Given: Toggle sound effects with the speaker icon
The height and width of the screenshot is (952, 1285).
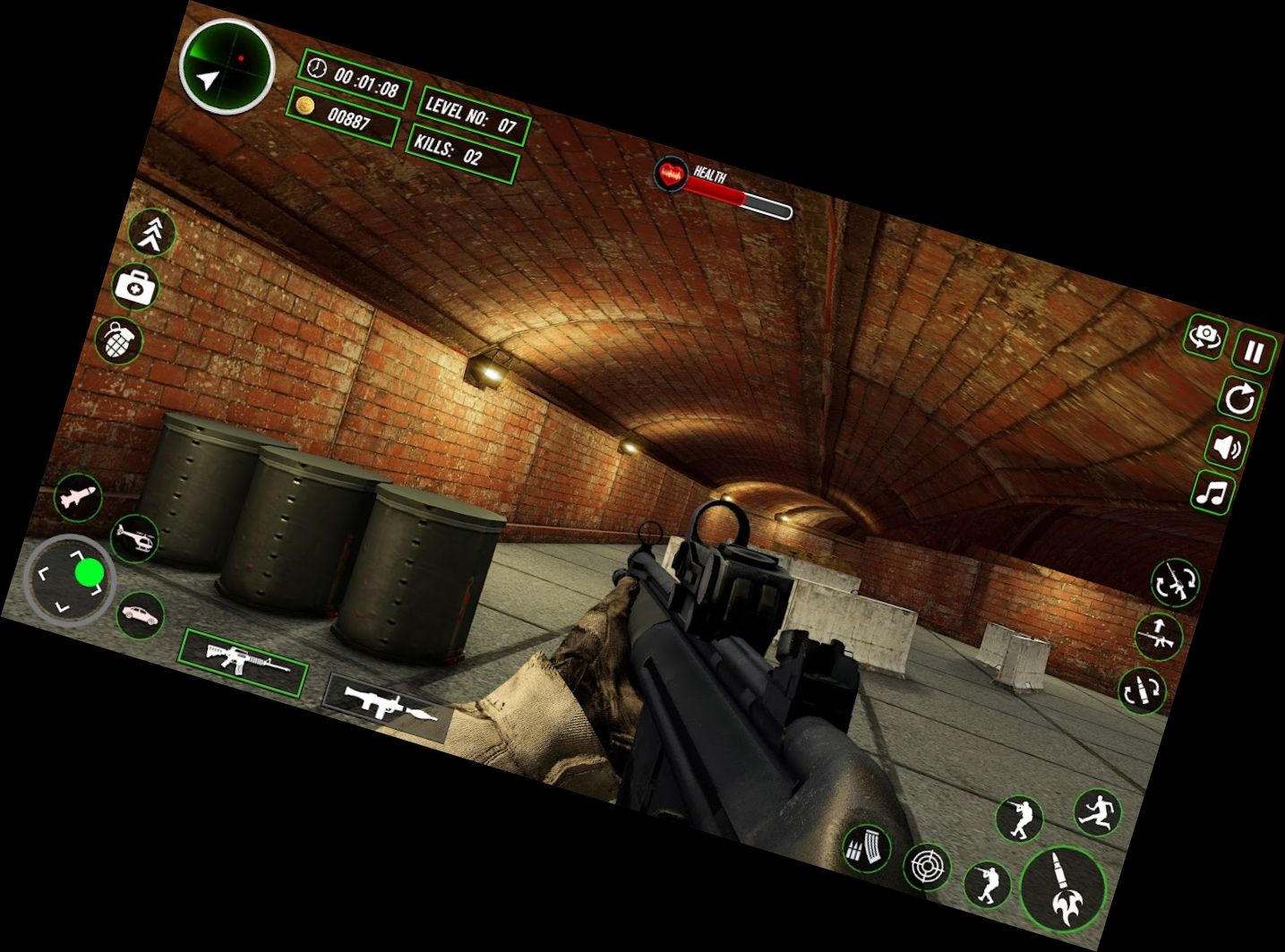Looking at the screenshot, I should [1228, 446].
